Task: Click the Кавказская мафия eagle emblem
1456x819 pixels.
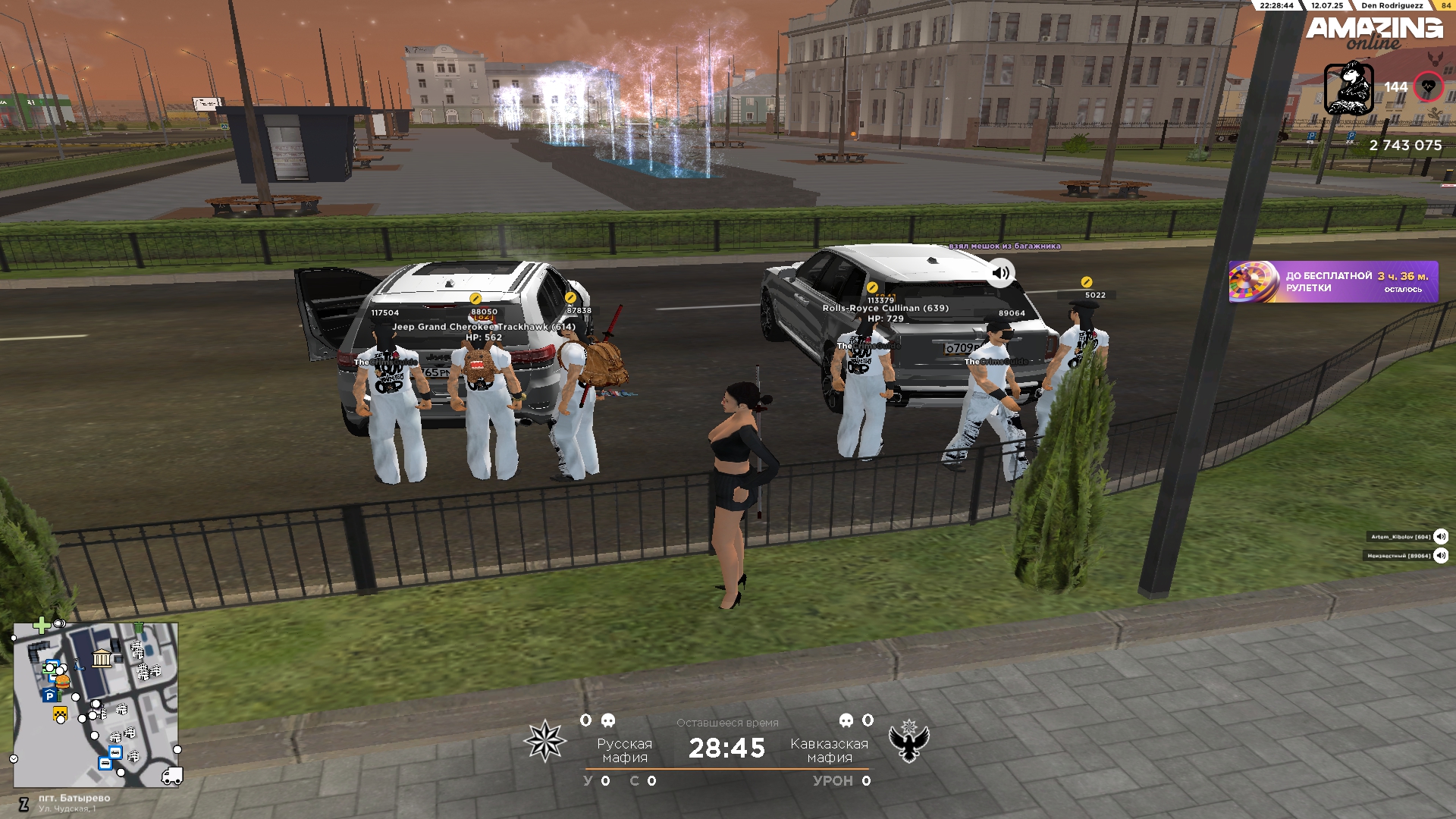Action: click(908, 741)
